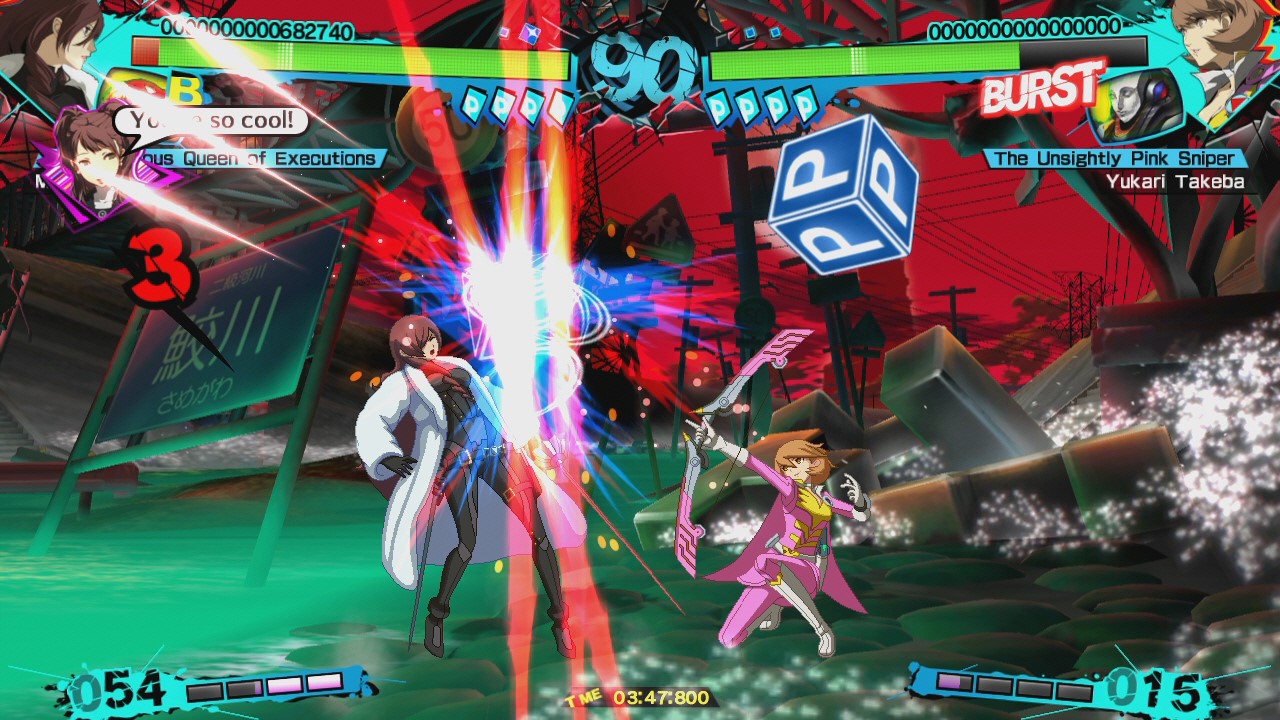Screen dimensions: 1280x720
Task: Expand the 'You're so cool!' speech bubble
Action: [210, 119]
